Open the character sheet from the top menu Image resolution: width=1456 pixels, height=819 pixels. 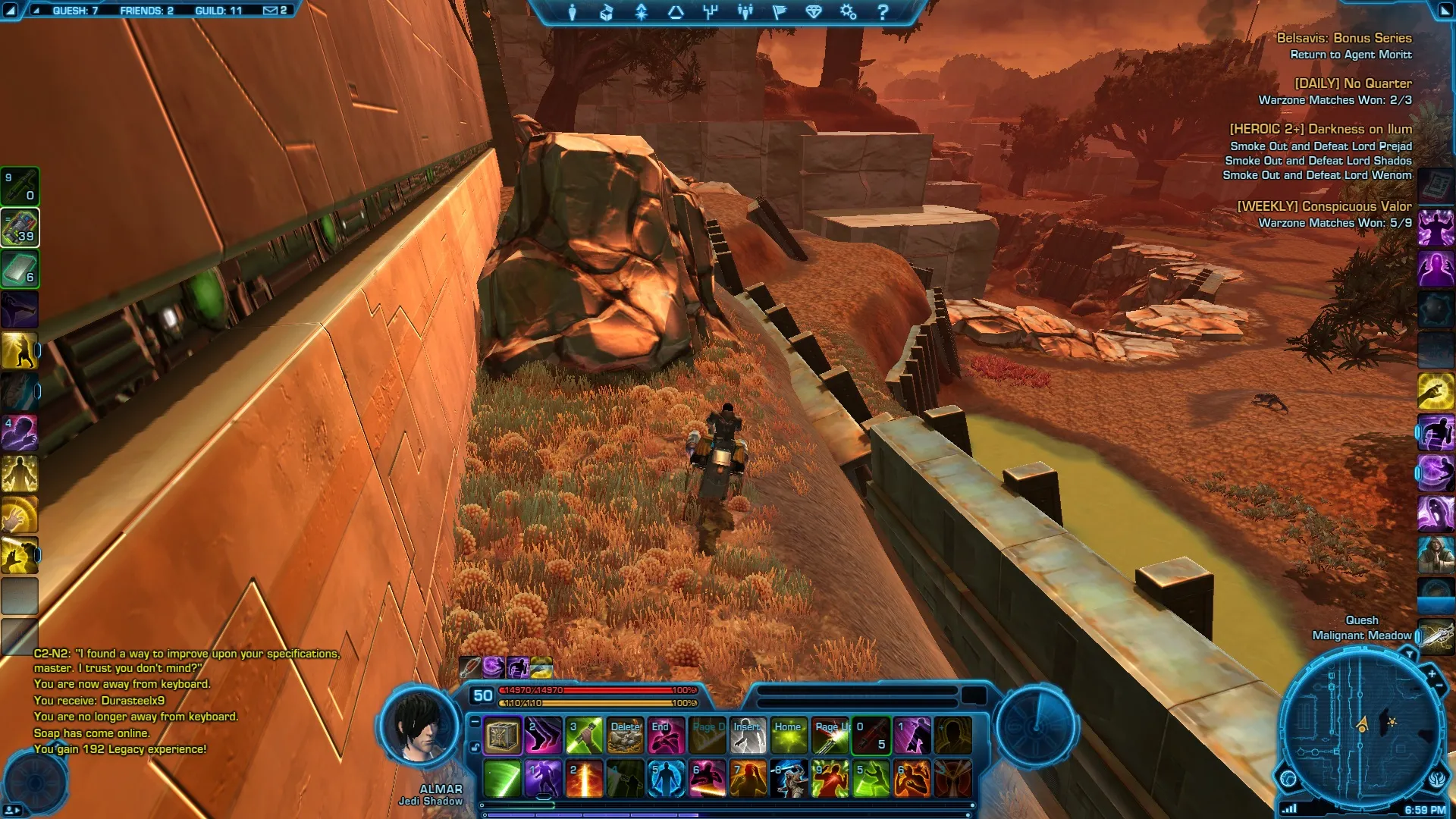pos(573,12)
